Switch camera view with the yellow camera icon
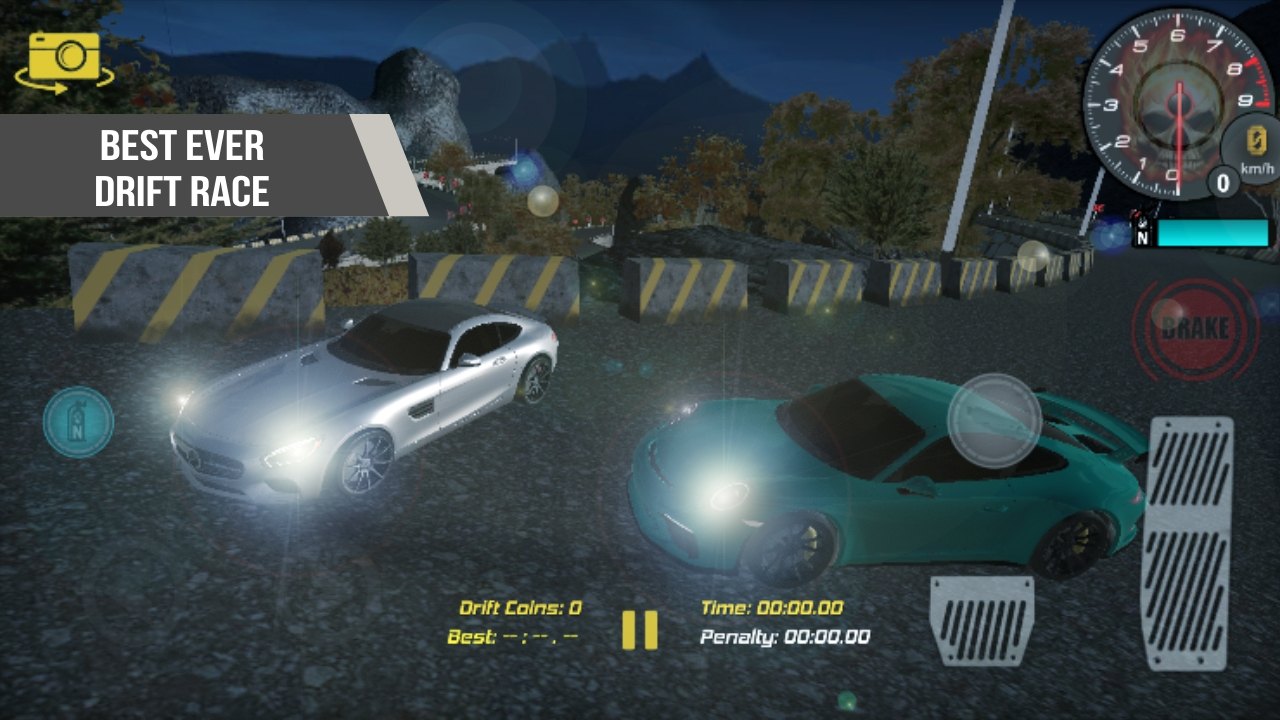The height and width of the screenshot is (720, 1280). tap(64, 58)
